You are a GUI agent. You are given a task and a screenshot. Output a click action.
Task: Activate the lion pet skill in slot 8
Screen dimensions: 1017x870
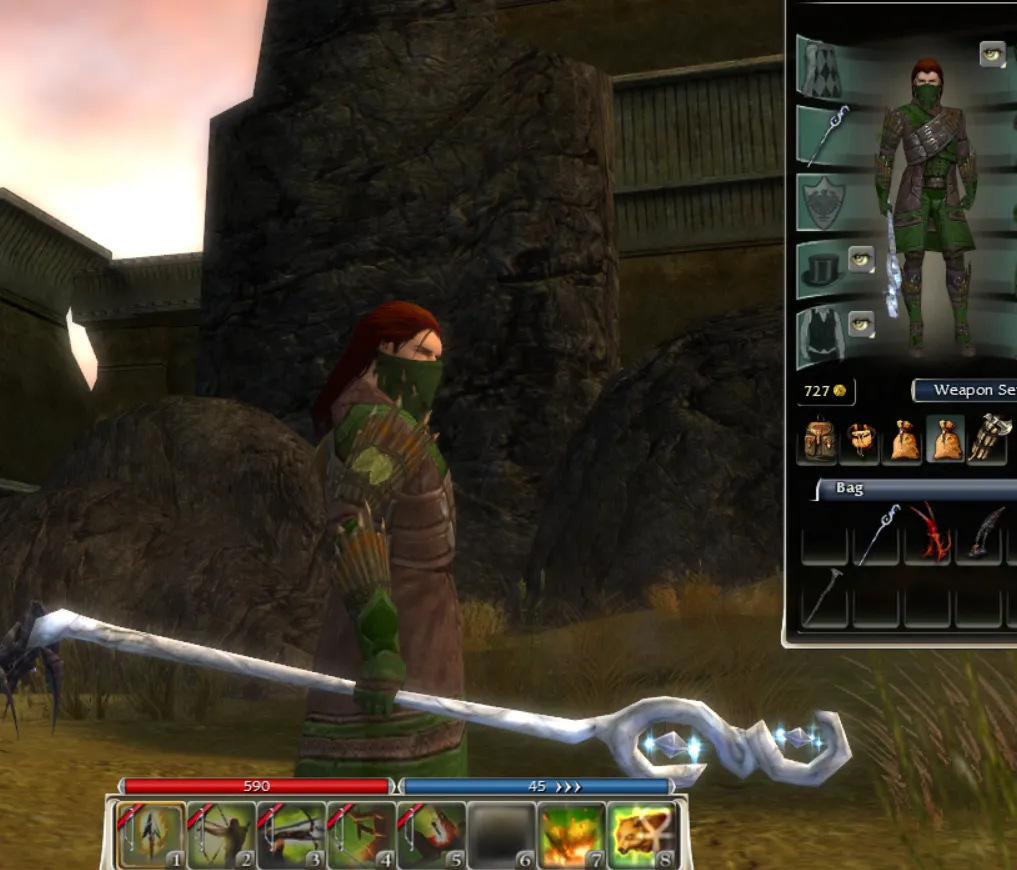coord(641,835)
